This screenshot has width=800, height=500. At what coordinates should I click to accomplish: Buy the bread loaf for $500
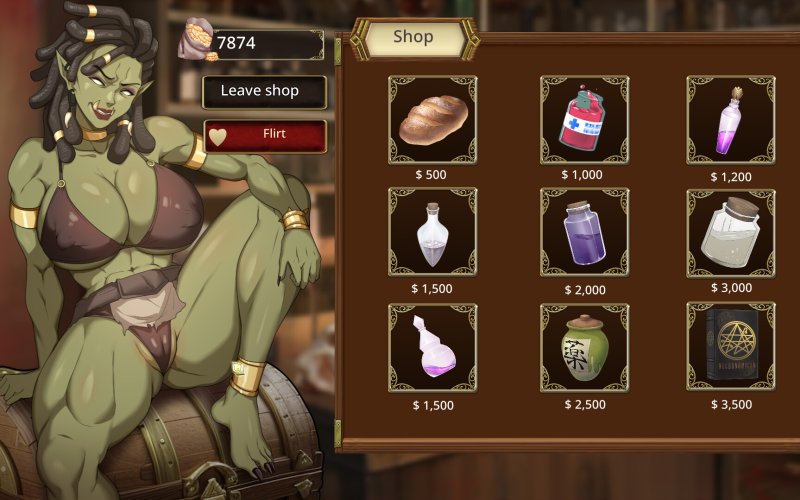(432, 120)
